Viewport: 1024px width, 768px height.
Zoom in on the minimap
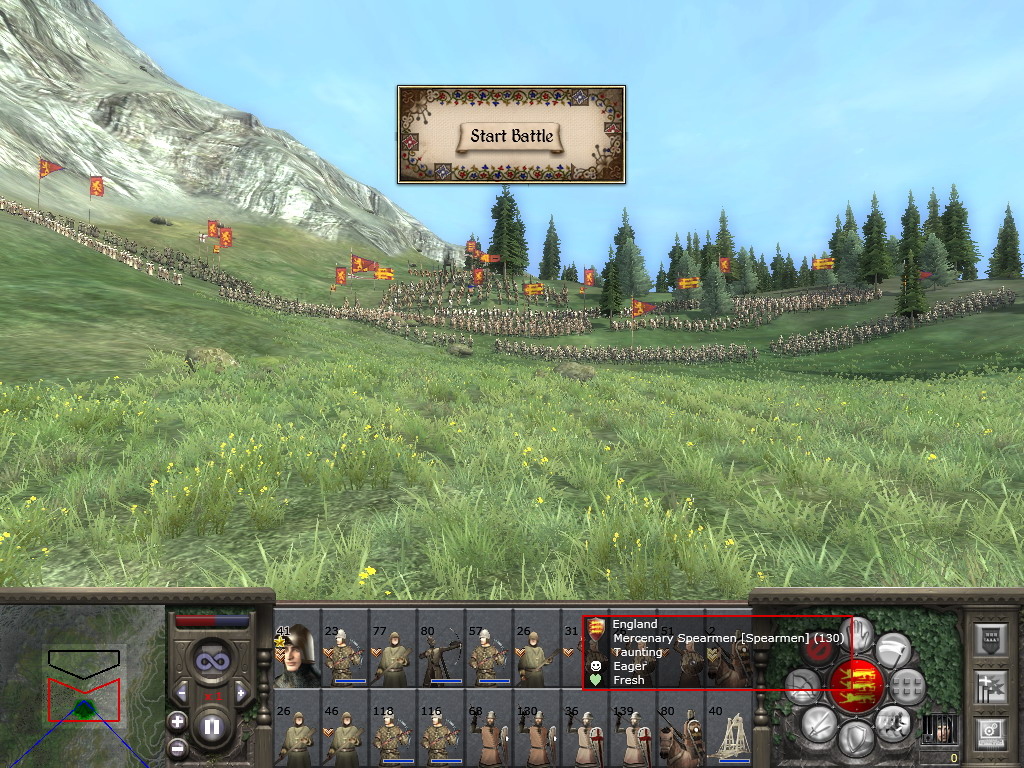click(177, 721)
